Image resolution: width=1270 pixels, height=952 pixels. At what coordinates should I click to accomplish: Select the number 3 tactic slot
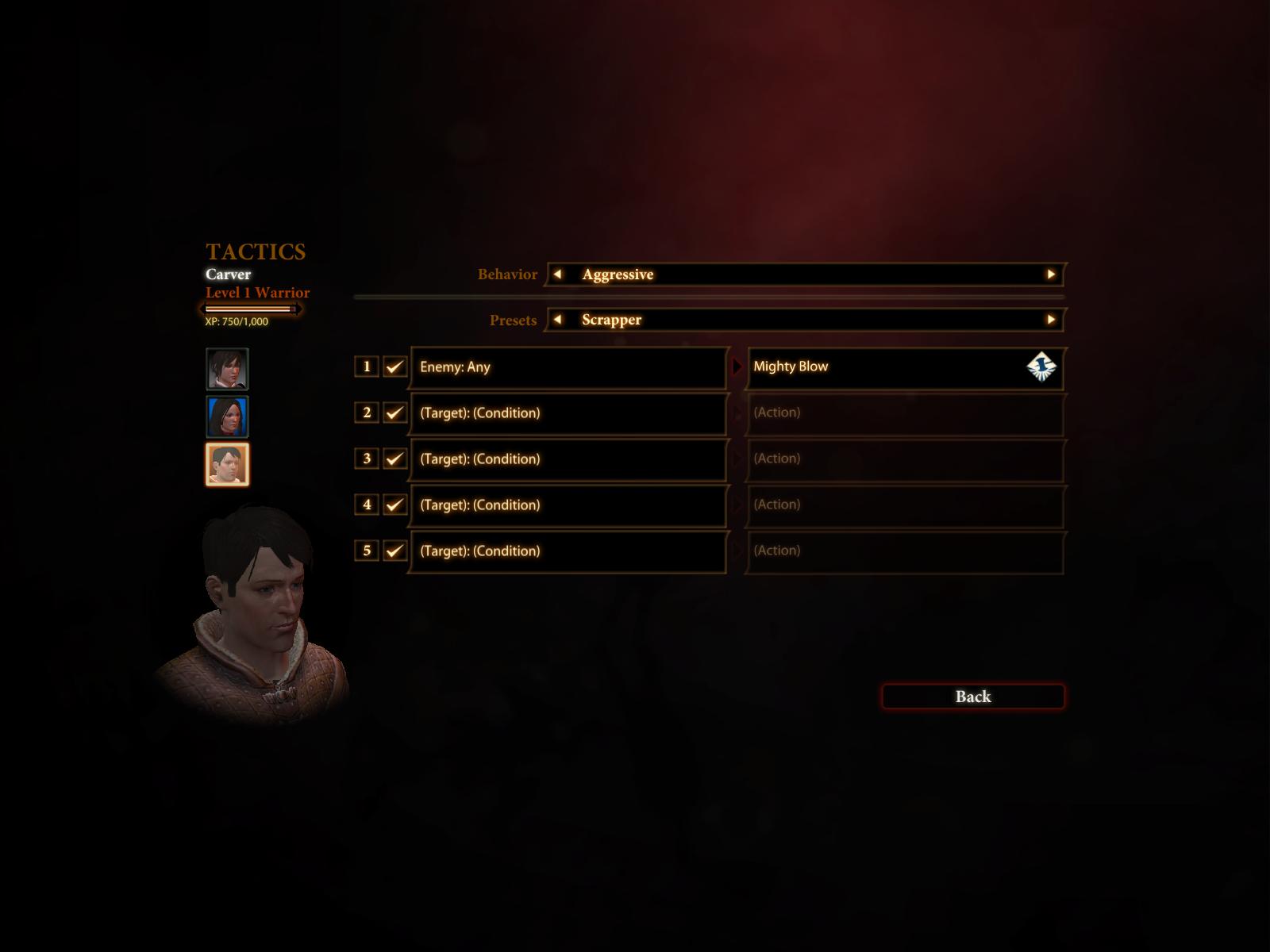coord(367,459)
